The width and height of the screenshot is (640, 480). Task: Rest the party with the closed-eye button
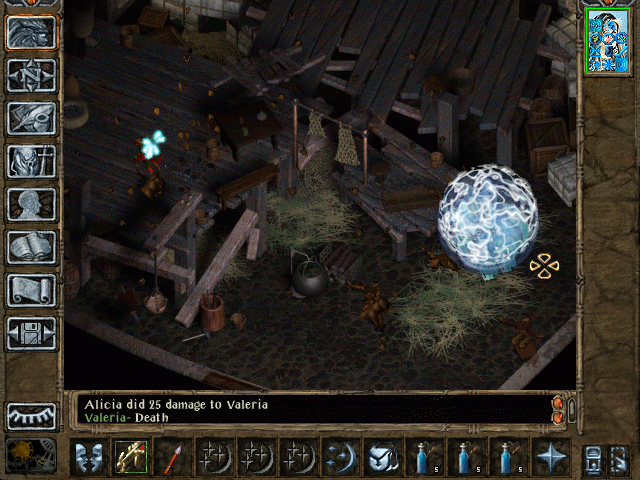[31, 415]
